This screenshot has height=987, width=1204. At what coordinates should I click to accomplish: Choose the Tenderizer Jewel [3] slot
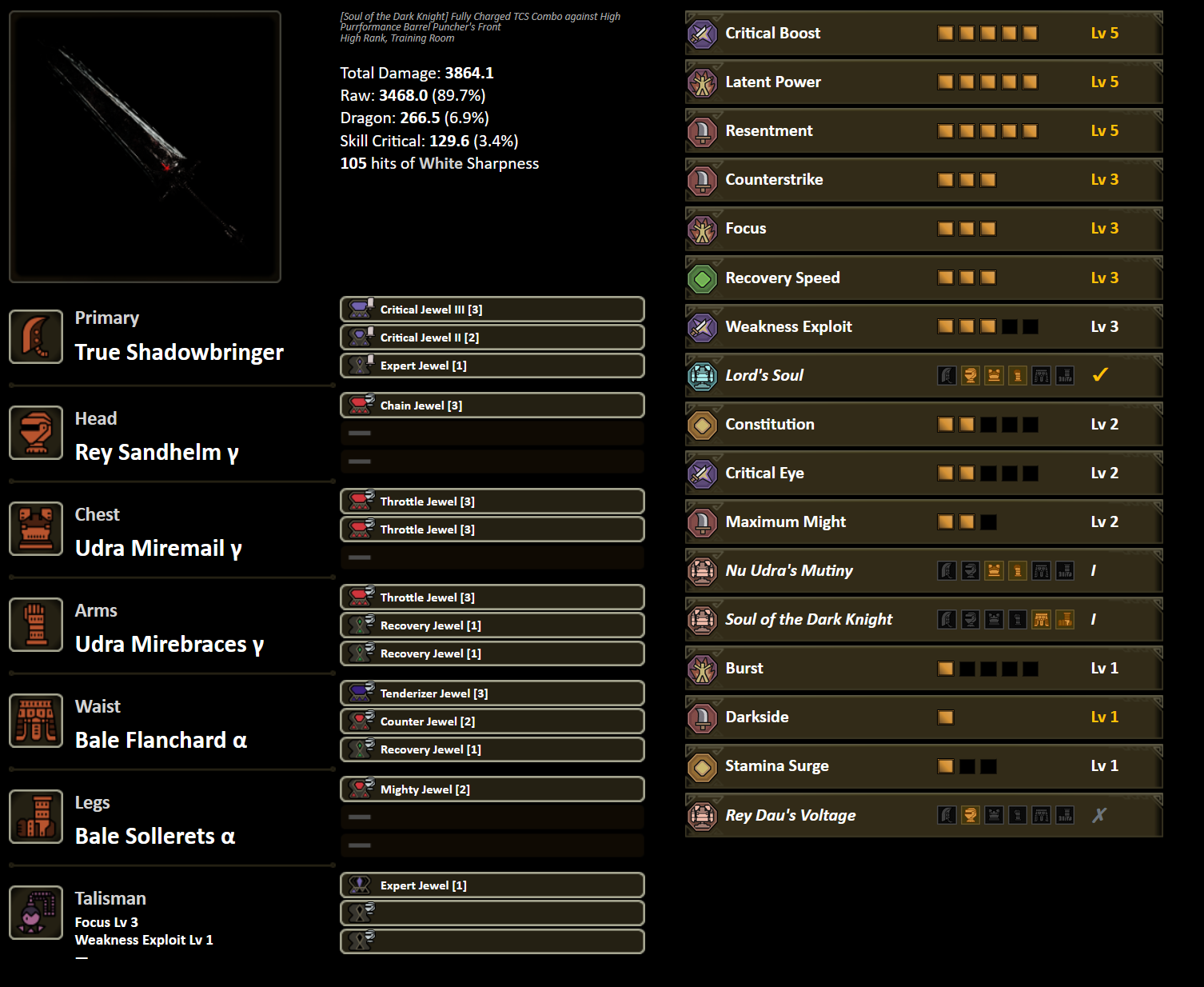(492, 693)
